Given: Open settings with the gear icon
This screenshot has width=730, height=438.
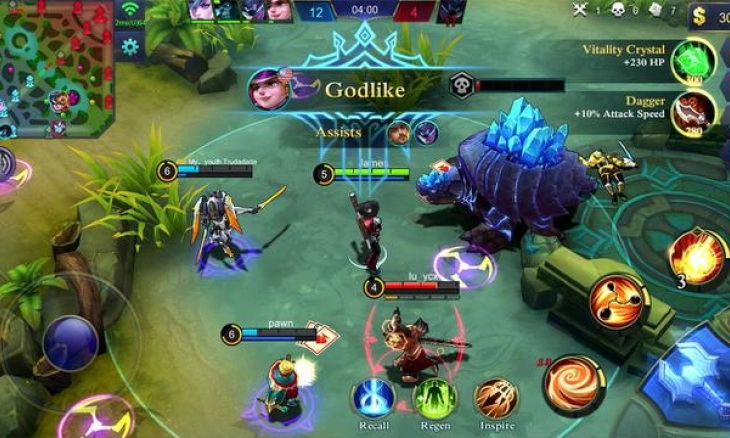Looking at the screenshot, I should (x=129, y=46).
